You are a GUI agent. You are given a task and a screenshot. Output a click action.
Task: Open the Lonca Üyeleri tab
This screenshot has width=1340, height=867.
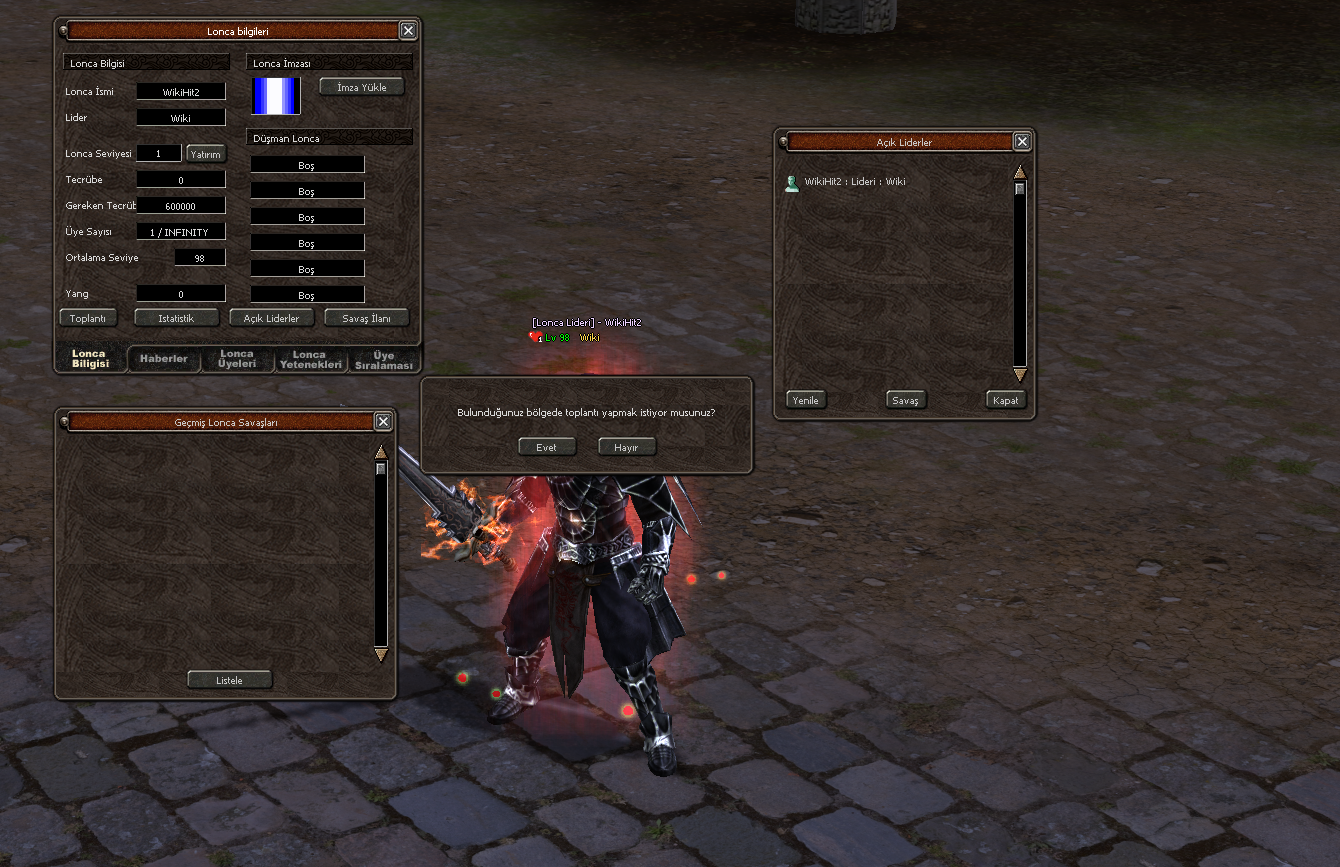pos(237,359)
